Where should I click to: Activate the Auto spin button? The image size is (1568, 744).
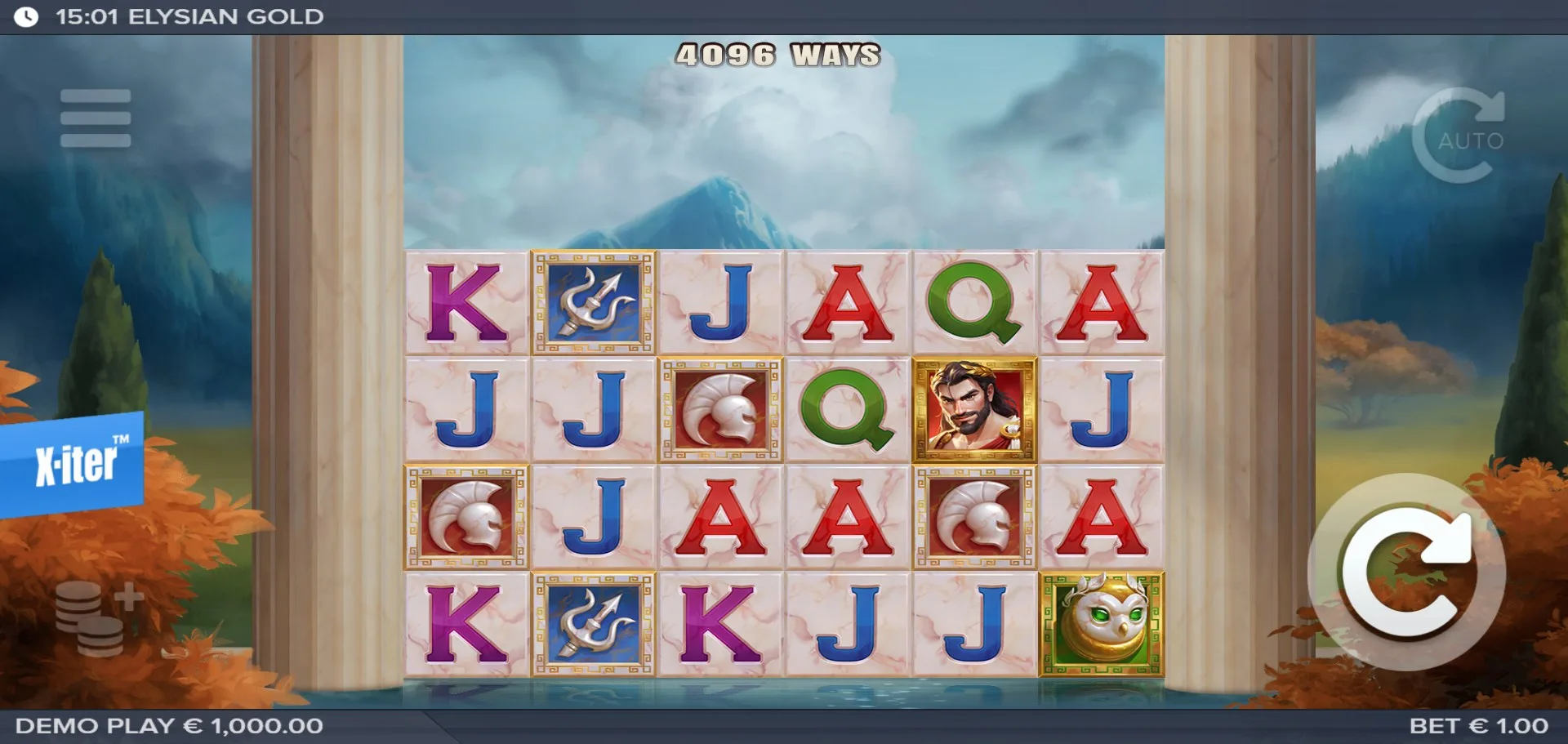pos(1459,136)
